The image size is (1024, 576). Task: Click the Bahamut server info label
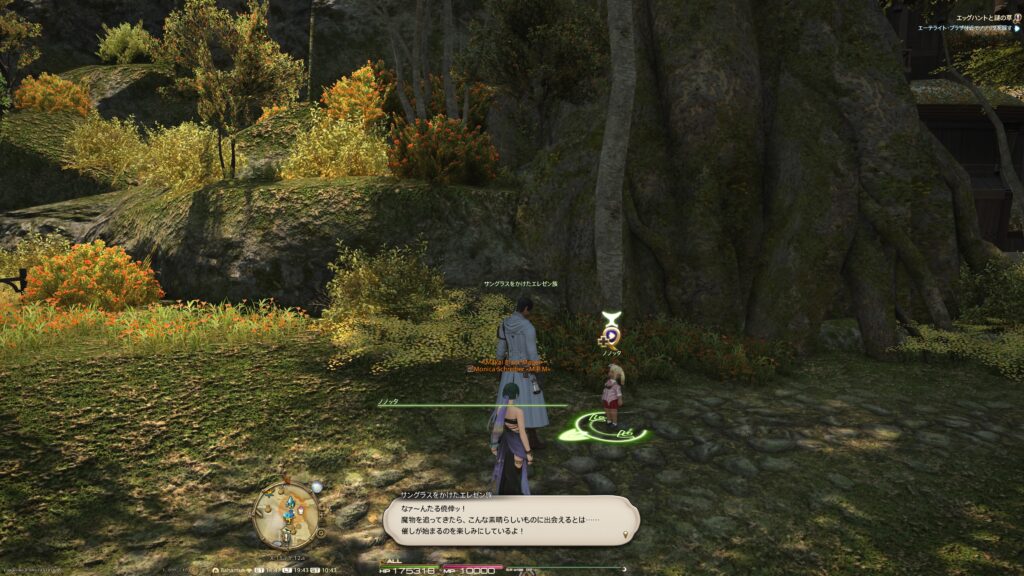tap(231, 569)
